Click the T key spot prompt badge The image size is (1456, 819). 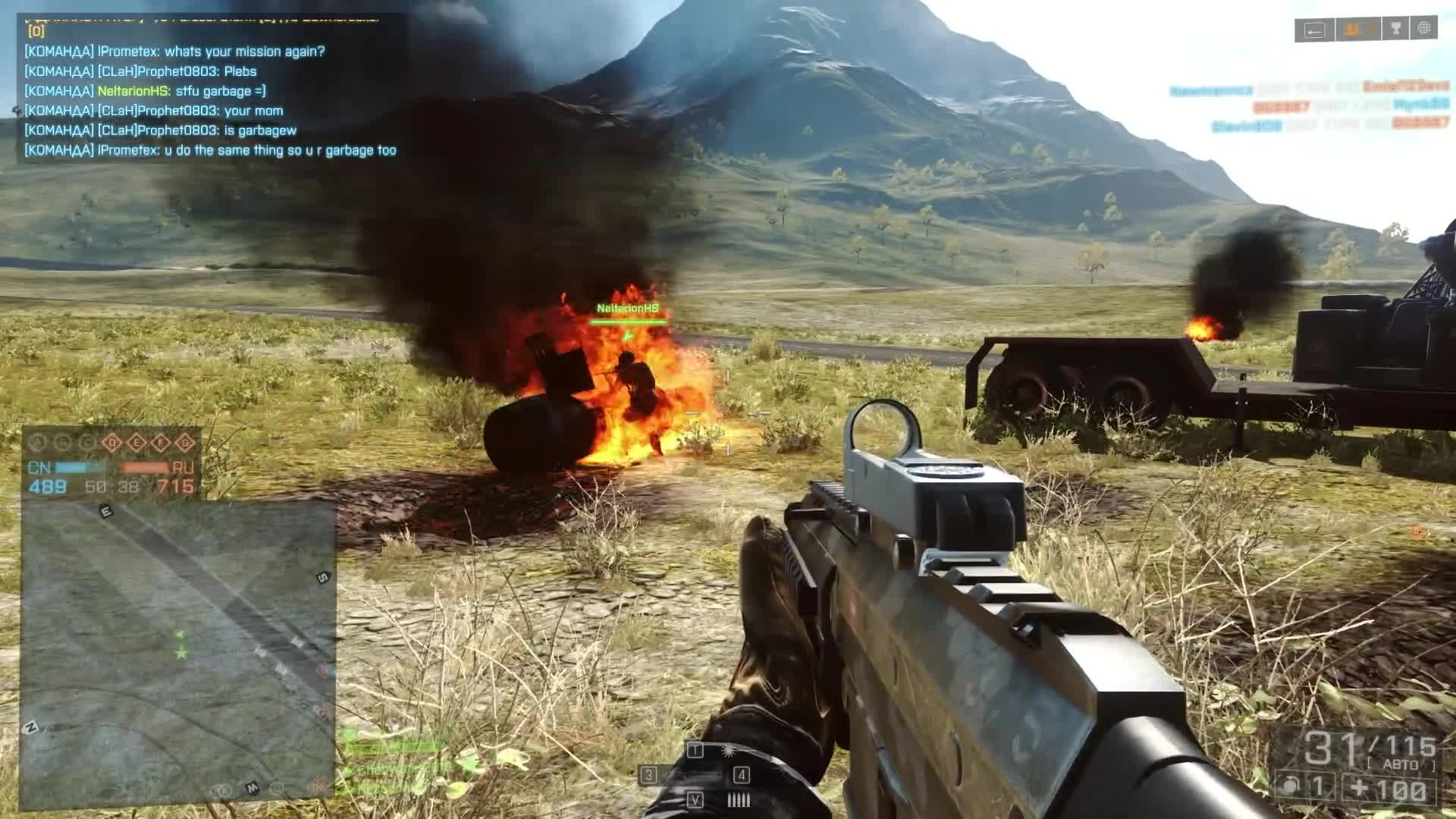(695, 750)
